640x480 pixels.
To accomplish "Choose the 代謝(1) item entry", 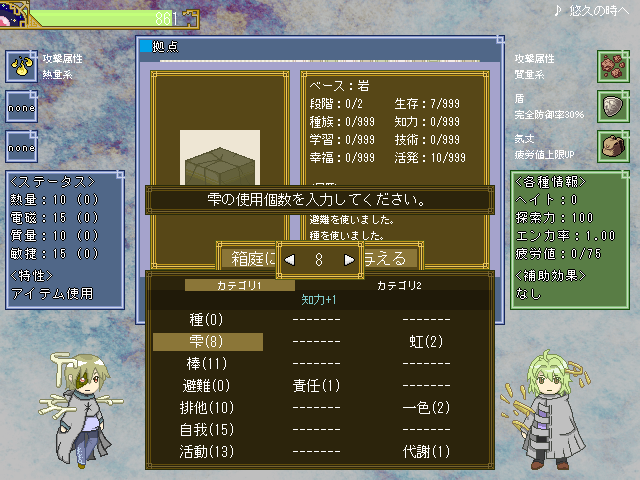I will [426, 452].
